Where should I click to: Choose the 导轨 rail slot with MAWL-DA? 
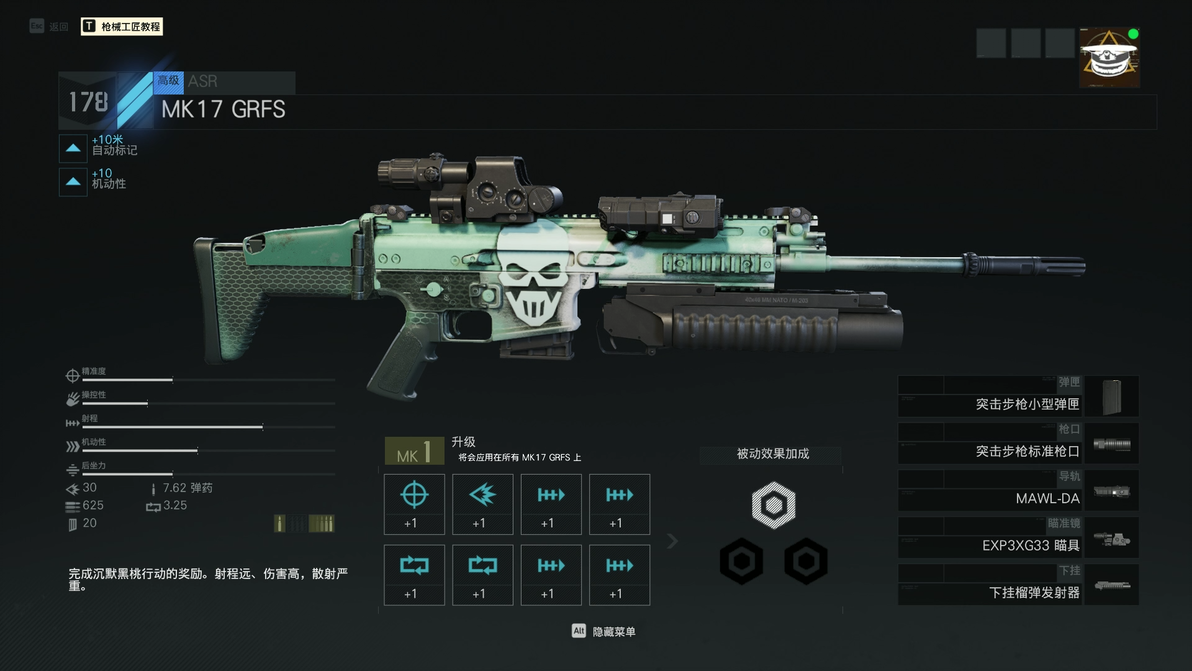coord(1017,491)
